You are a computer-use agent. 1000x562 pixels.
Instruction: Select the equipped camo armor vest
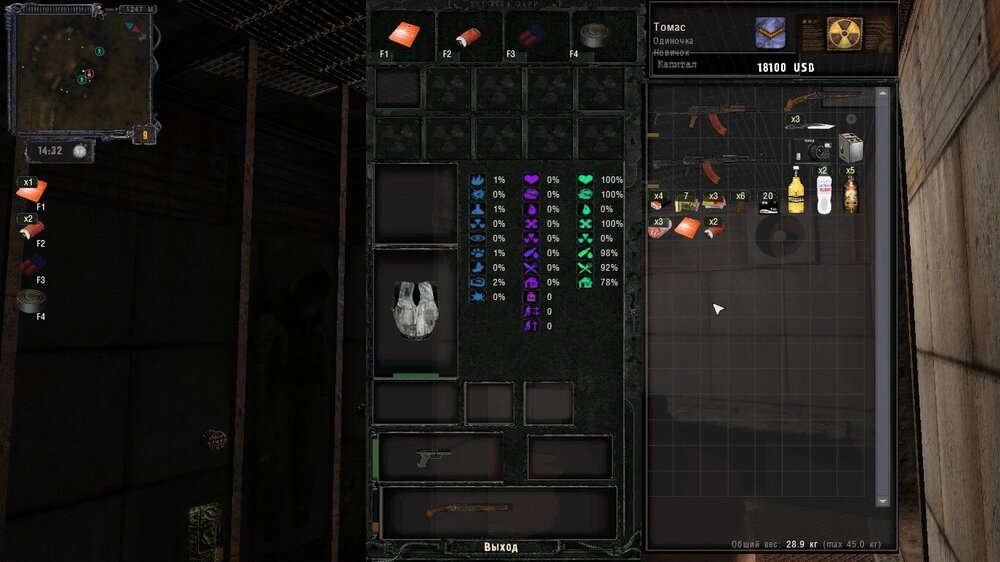tap(415, 311)
